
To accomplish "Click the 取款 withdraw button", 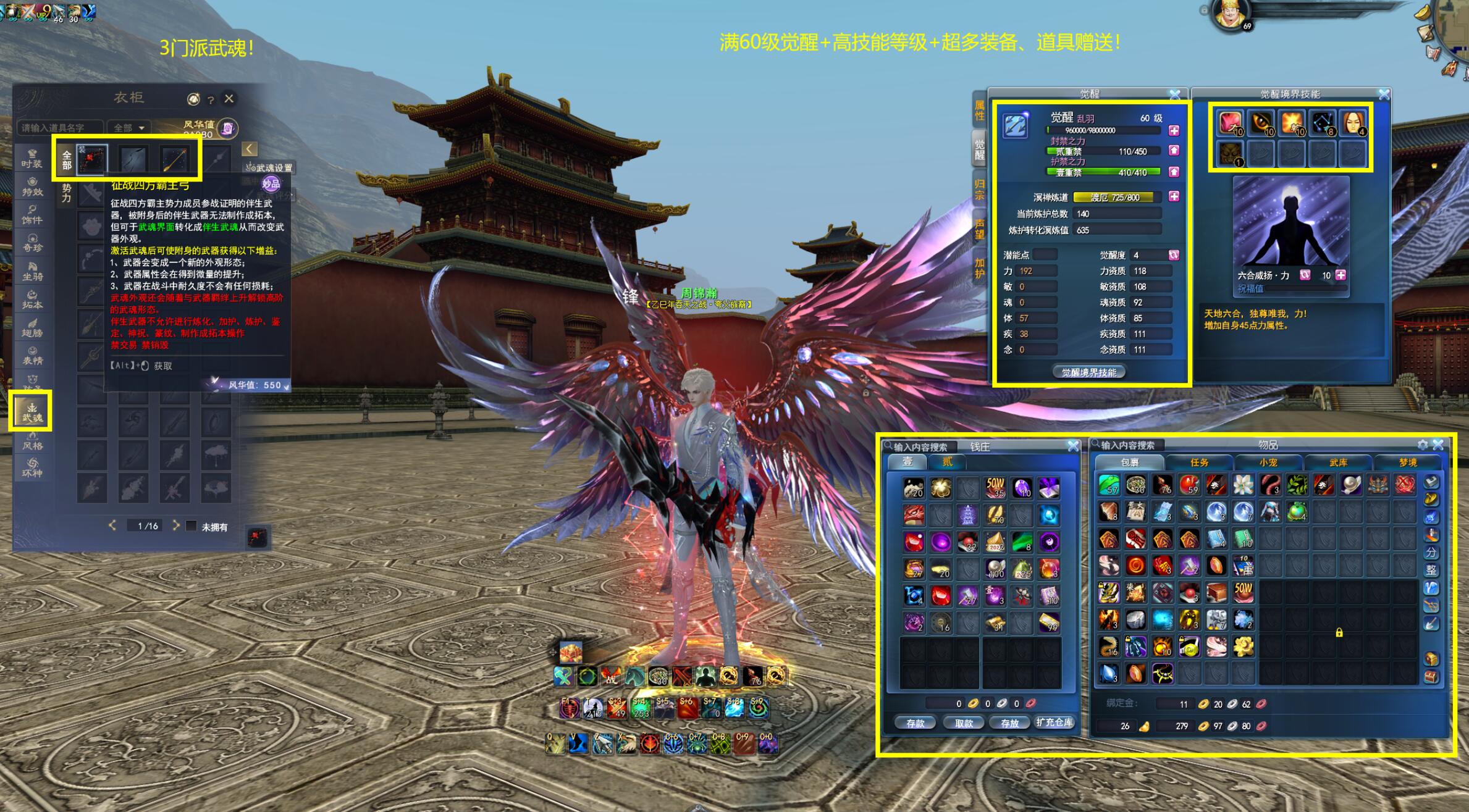I will [x=964, y=723].
